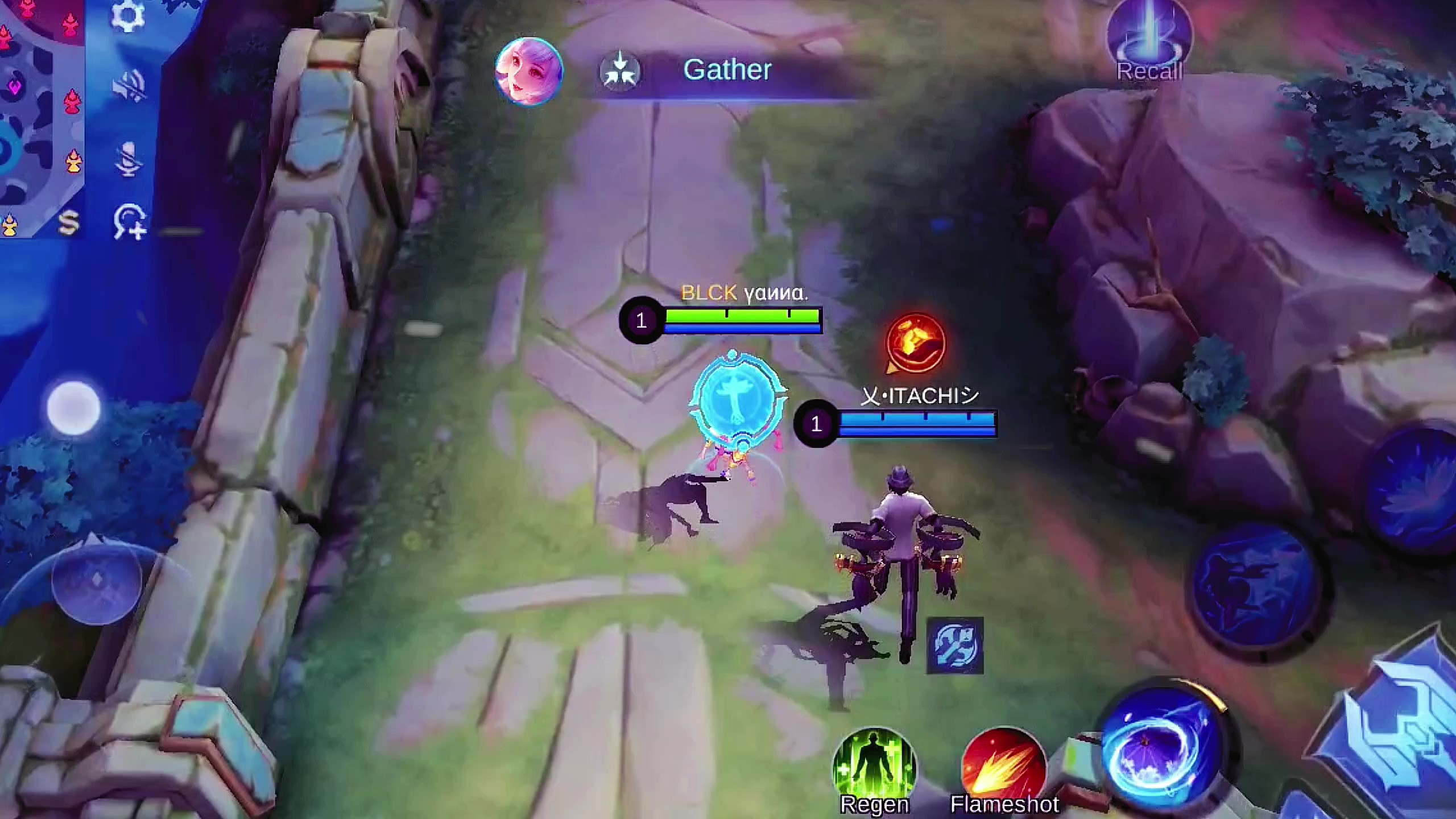1456x819 pixels.
Task: Cast the Flameshot battle spell
Action: click(1004, 768)
